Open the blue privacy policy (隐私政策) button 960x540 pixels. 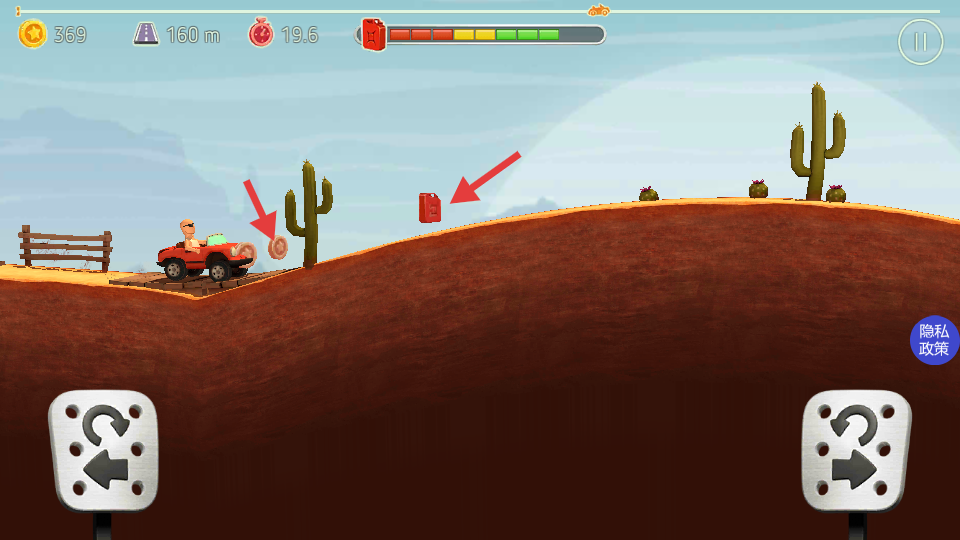coord(934,340)
